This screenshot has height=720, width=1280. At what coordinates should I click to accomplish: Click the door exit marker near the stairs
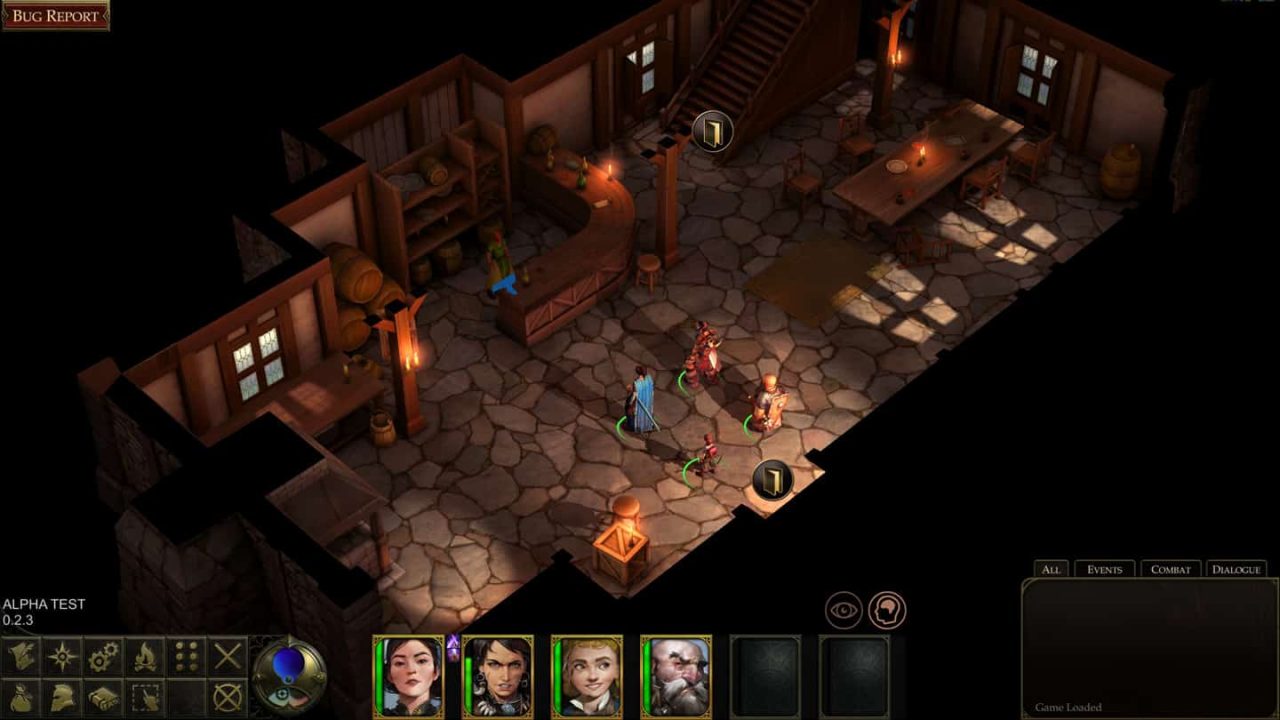point(712,129)
